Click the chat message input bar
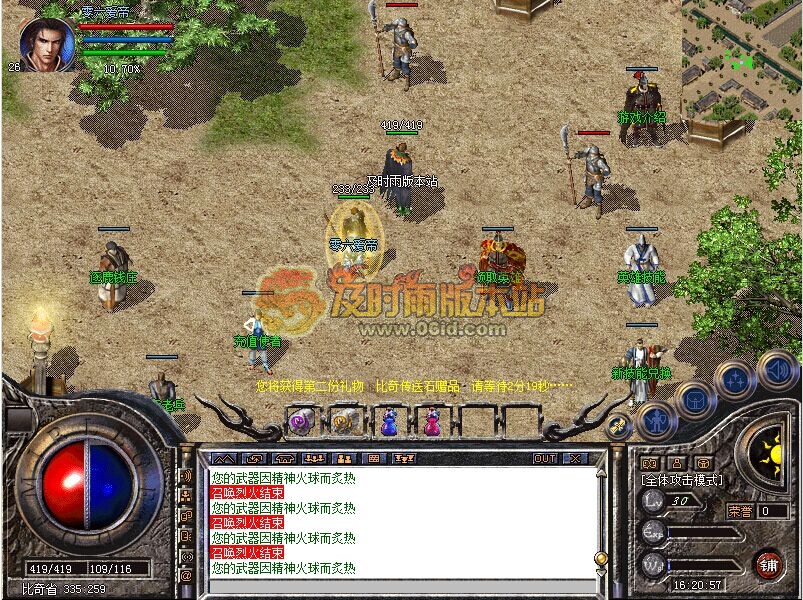 coord(400,586)
